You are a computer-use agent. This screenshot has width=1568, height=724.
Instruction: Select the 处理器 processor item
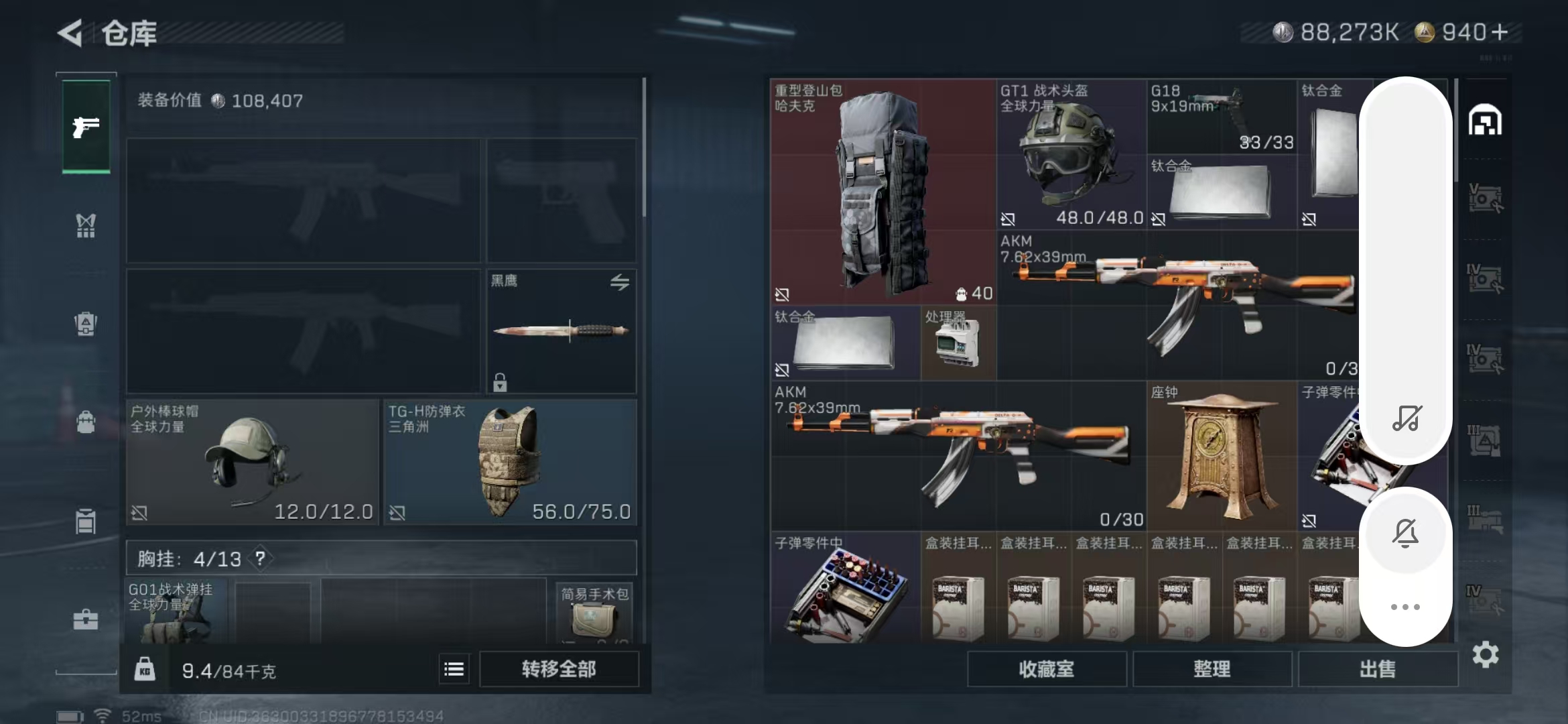click(958, 343)
